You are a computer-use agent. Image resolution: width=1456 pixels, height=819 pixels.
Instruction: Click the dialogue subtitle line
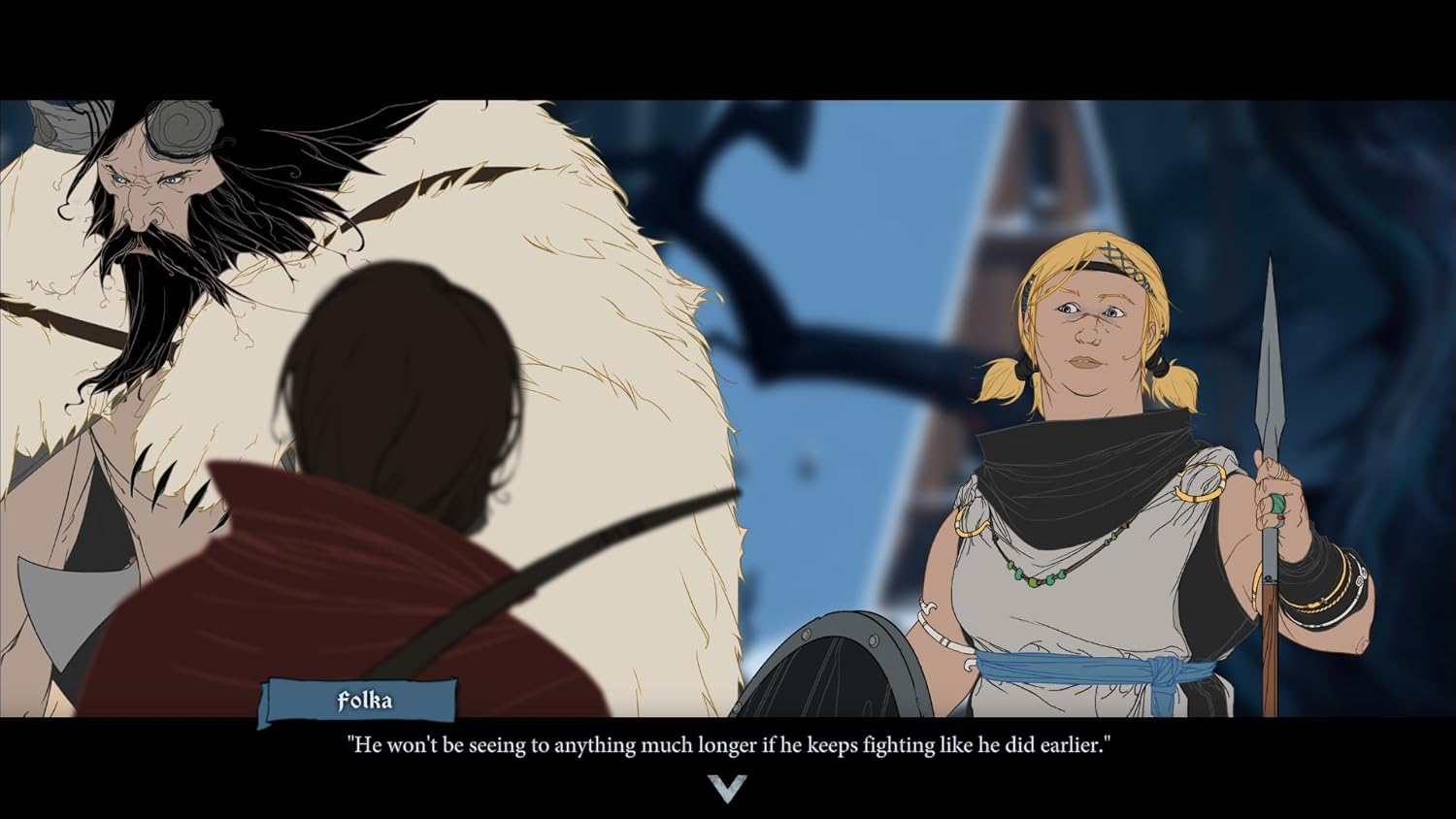click(730, 745)
